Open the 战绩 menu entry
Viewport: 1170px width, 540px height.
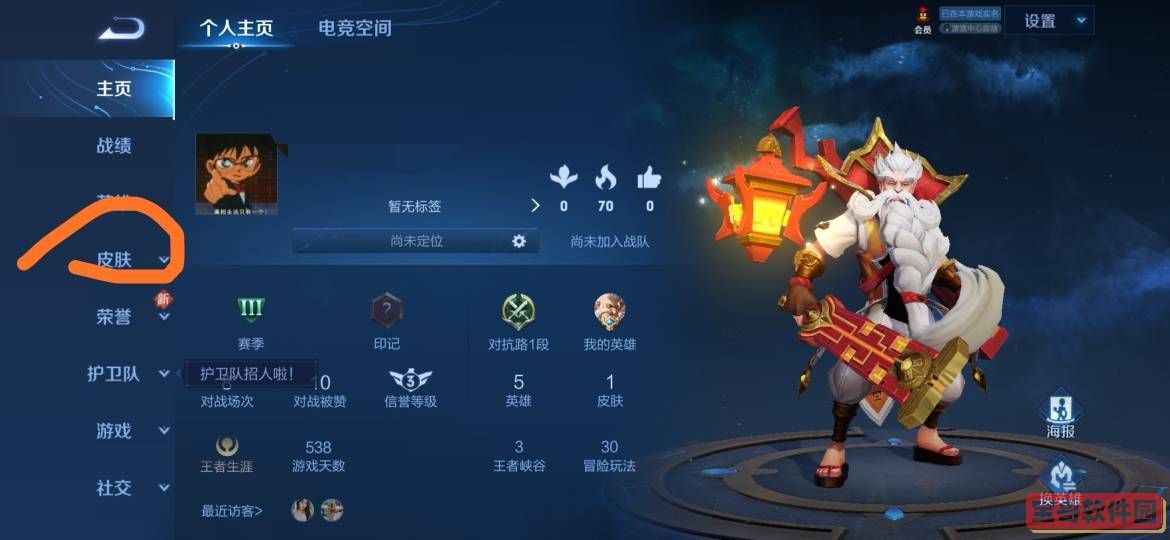[114, 146]
